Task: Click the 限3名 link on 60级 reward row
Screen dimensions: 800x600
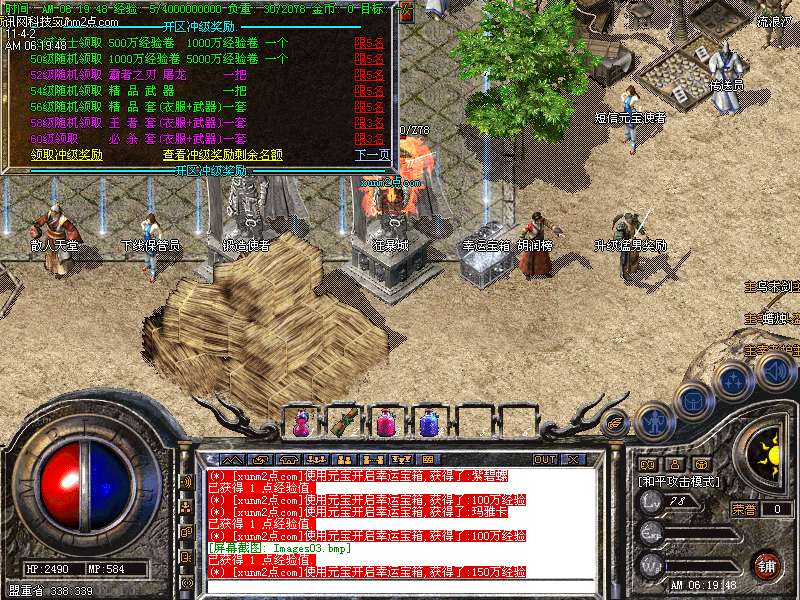Action: [369, 138]
